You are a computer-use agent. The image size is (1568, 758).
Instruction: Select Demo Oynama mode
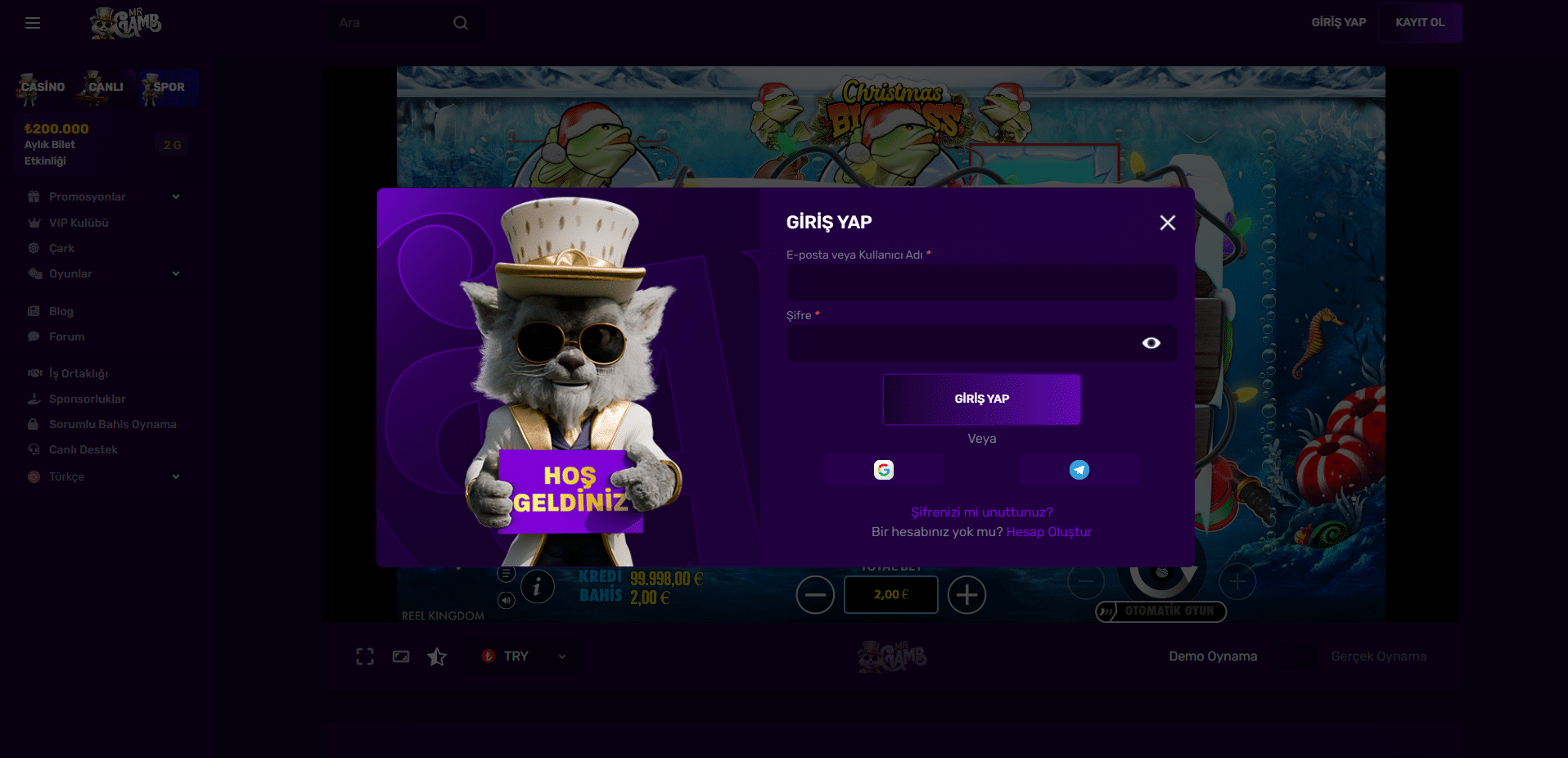click(1212, 656)
